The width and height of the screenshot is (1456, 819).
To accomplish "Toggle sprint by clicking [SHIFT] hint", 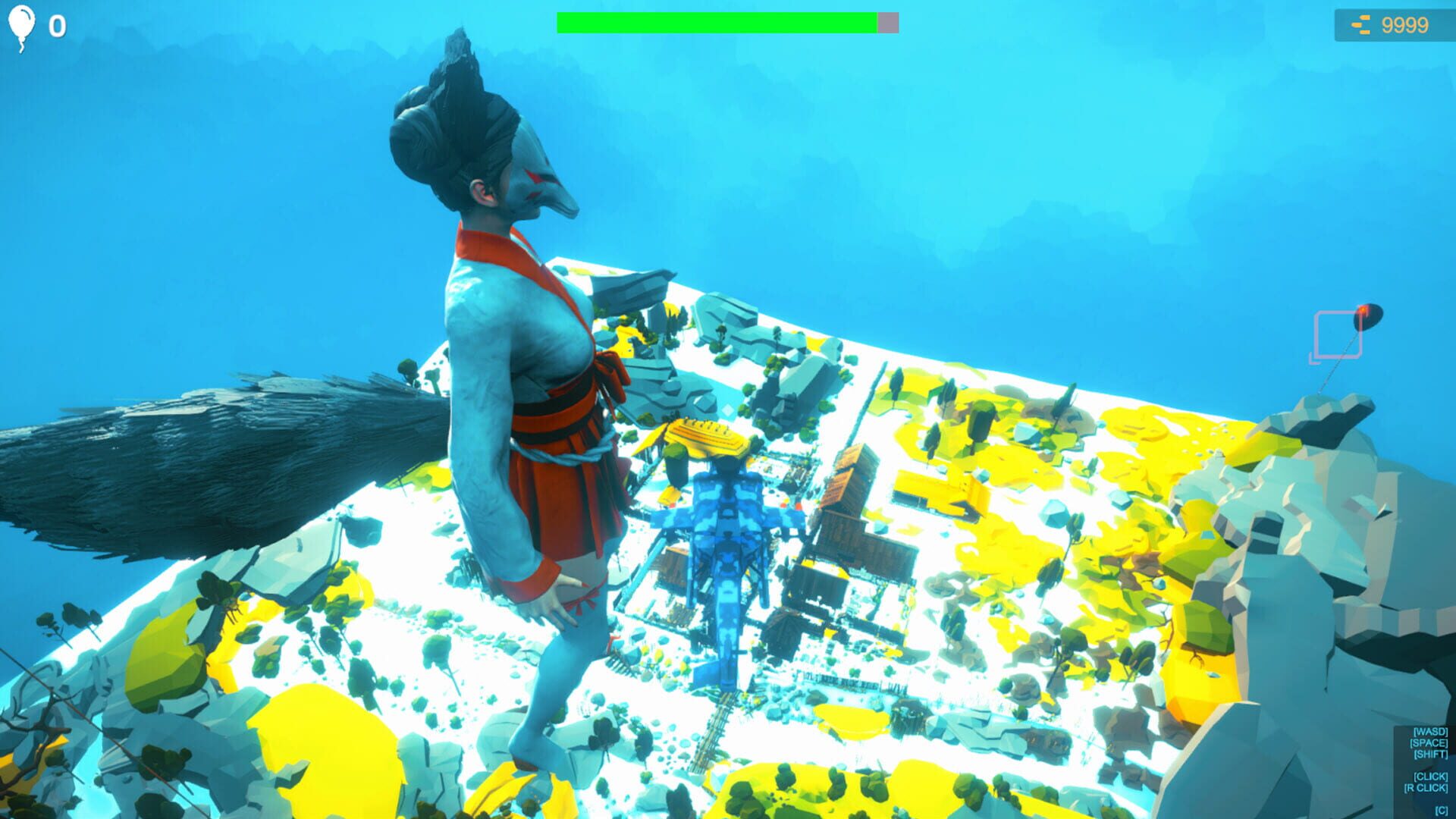I will click(x=1432, y=754).
